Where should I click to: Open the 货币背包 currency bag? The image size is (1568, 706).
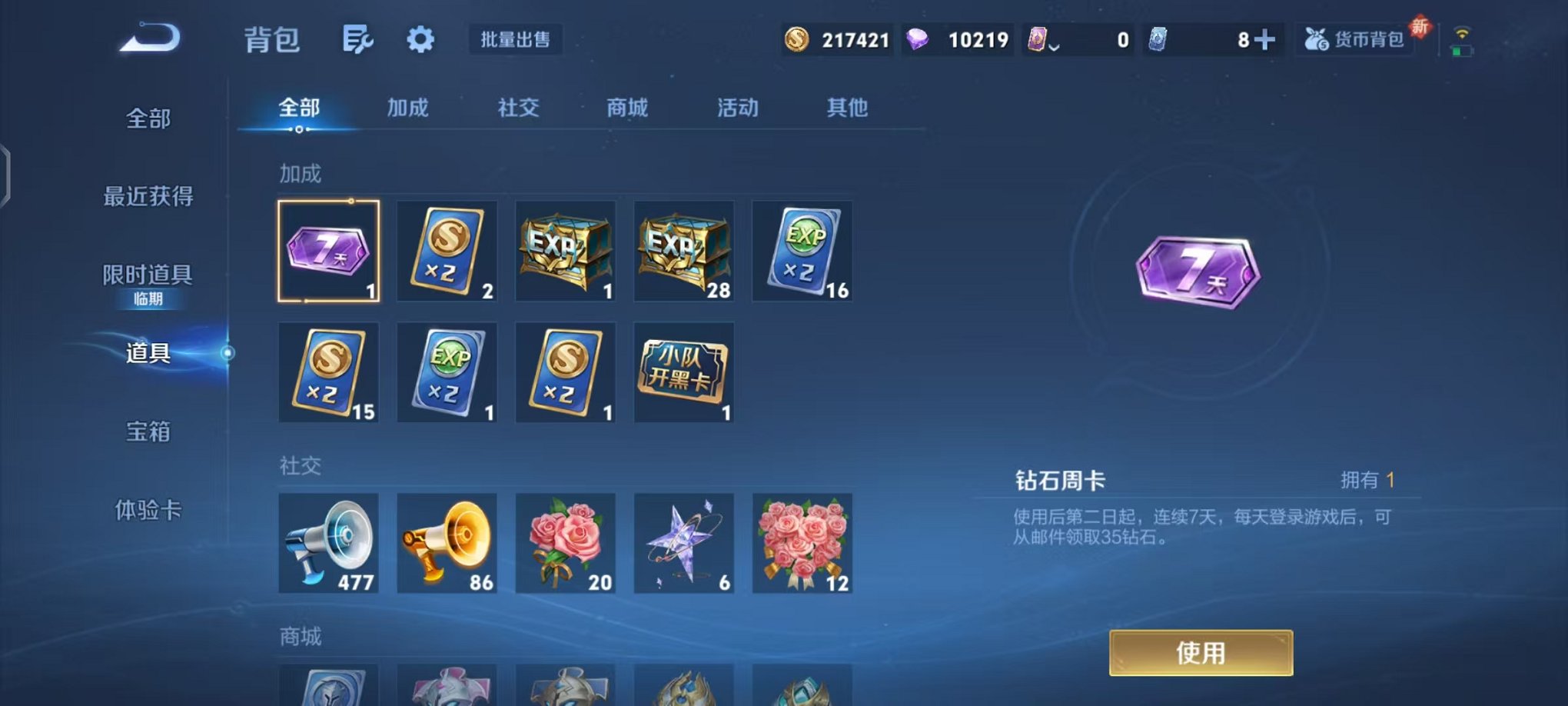[x=1354, y=38]
